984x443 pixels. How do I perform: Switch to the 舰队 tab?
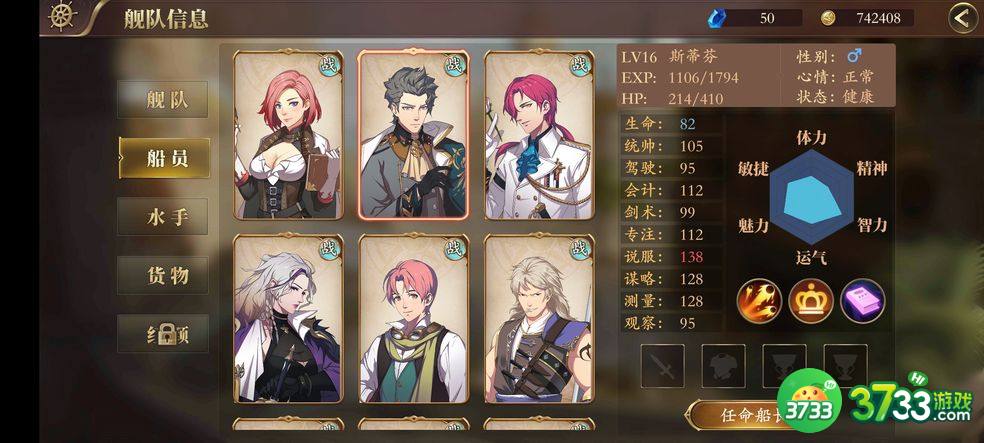[x=163, y=100]
